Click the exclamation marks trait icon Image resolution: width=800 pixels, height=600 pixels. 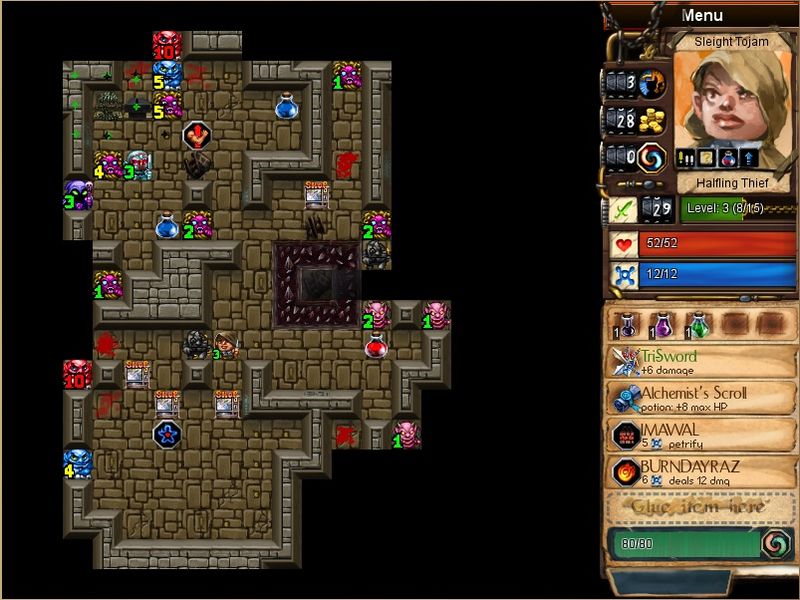pos(687,158)
